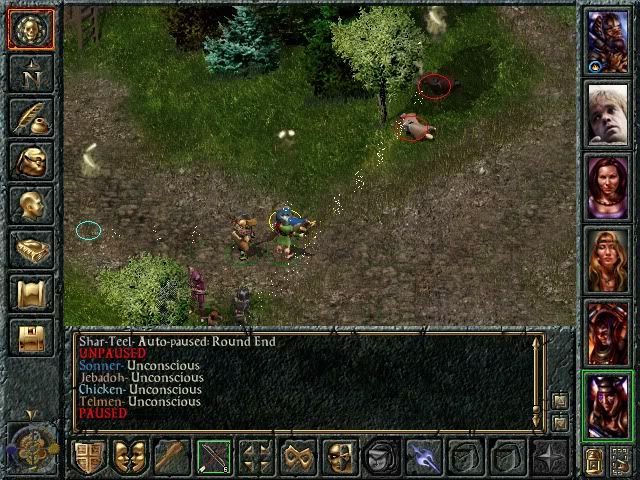Viewport: 640px width, 480px height.
Task: Select the armored dwarf portrait
Action: pos(607,40)
